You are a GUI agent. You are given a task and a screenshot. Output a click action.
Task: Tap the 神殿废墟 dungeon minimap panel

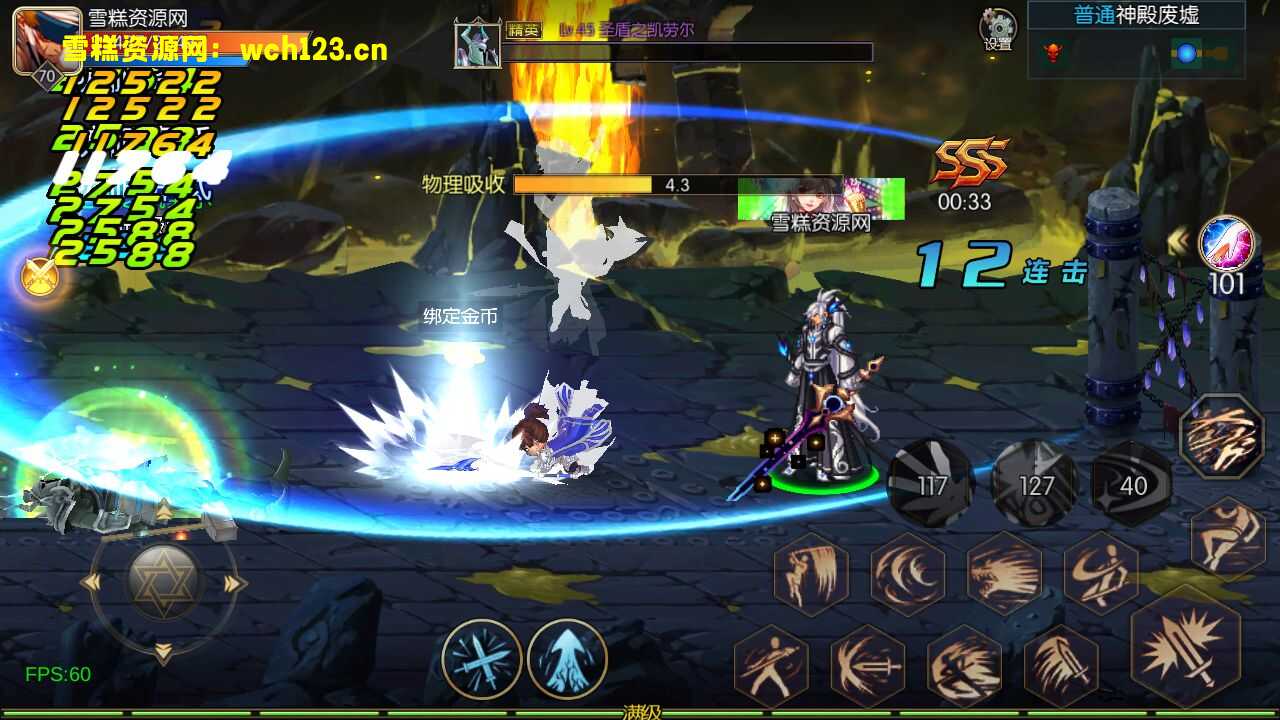[x=1136, y=40]
